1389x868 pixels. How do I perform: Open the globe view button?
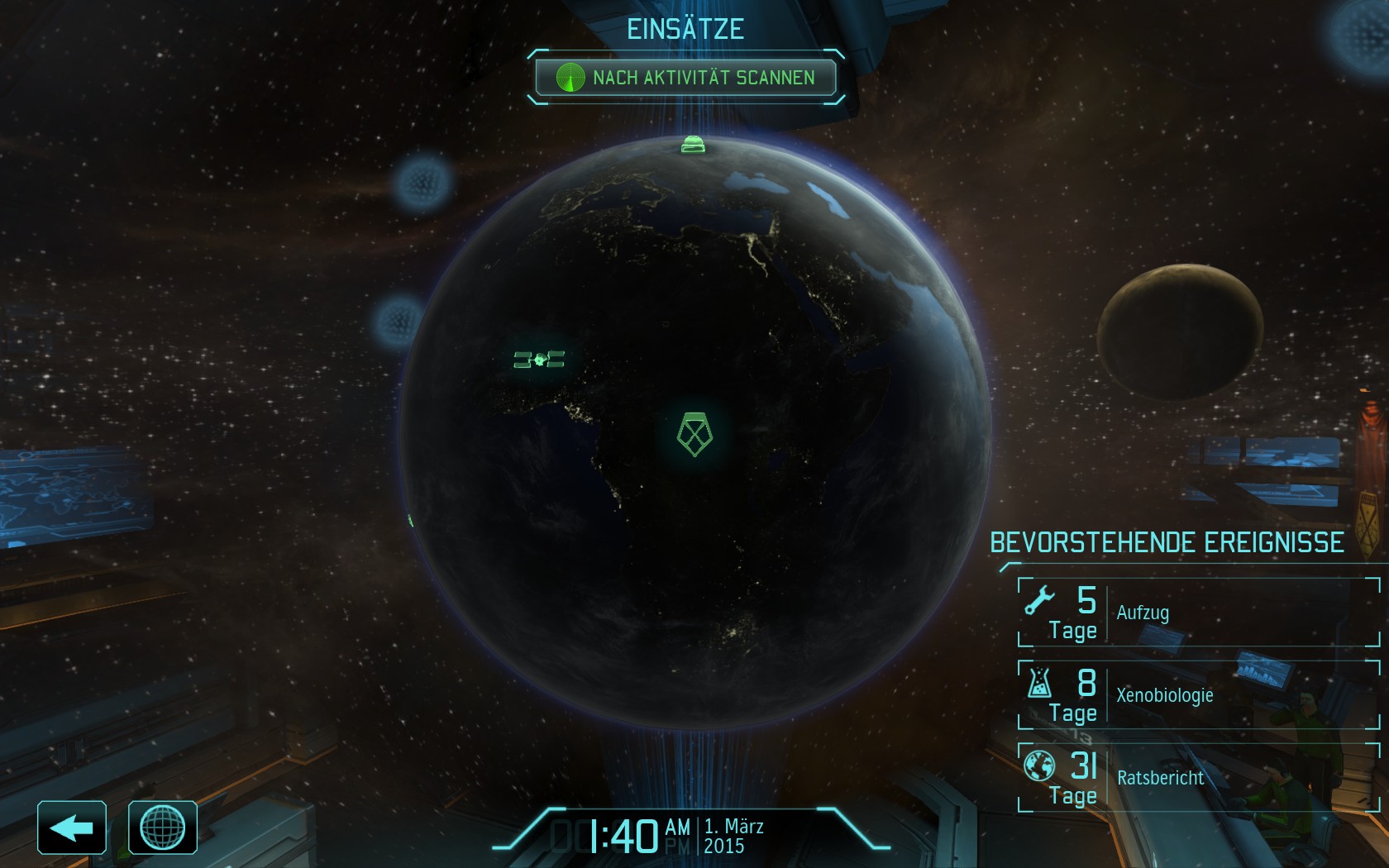click(x=163, y=827)
